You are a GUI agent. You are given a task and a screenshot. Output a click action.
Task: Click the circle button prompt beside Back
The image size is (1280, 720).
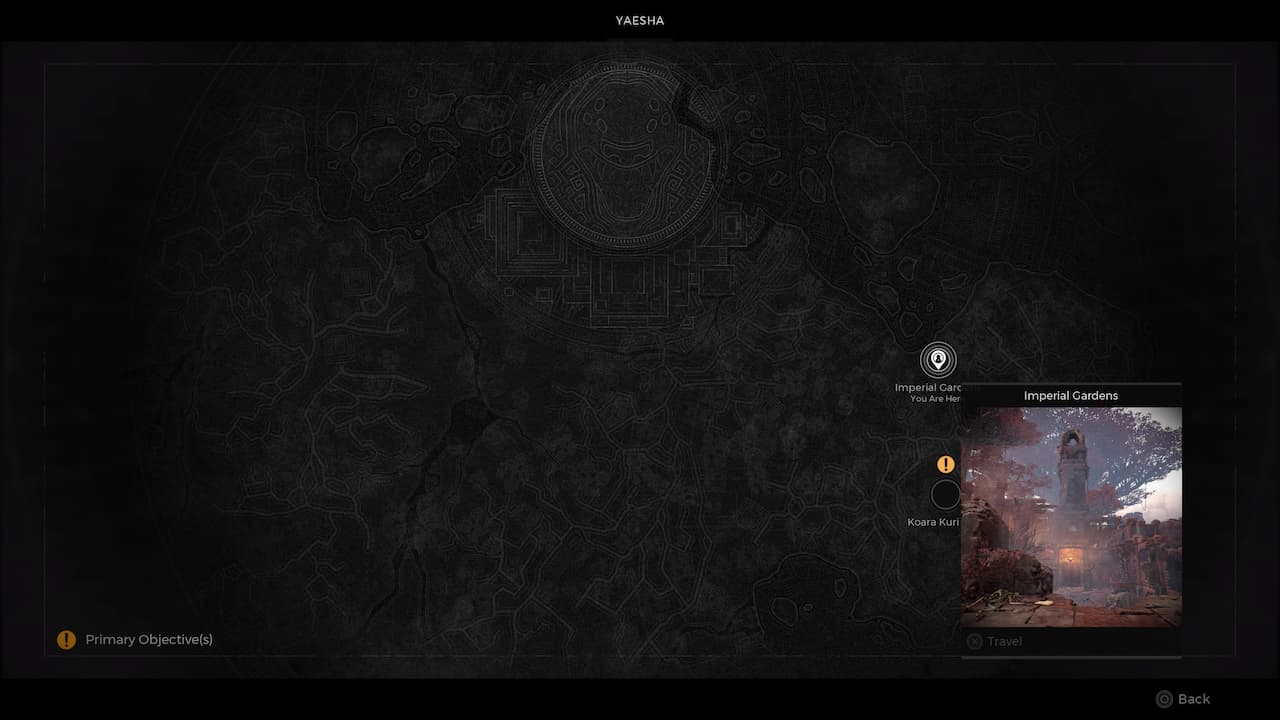(1164, 699)
